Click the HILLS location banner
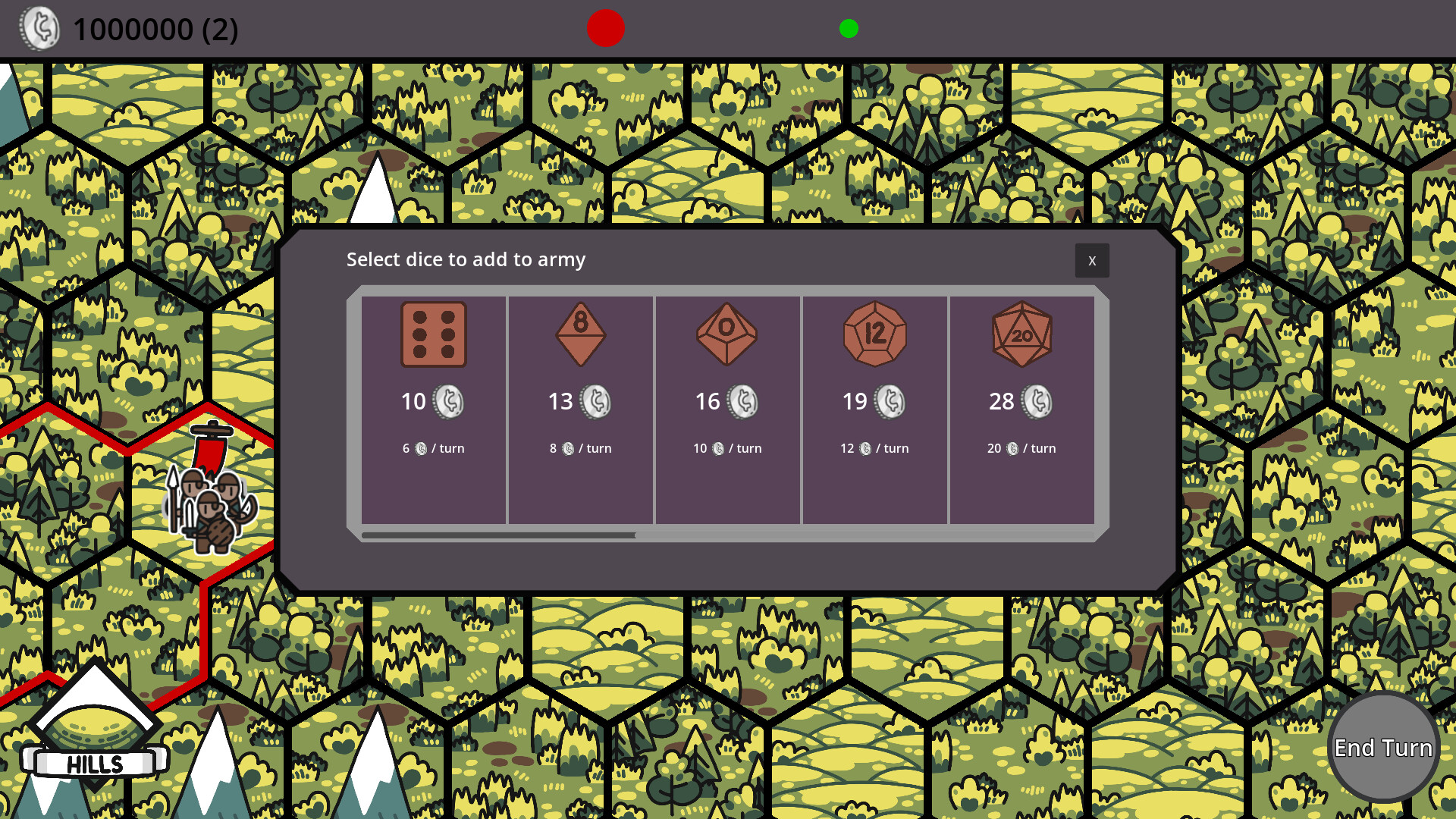The width and height of the screenshot is (1456, 819). [x=96, y=764]
